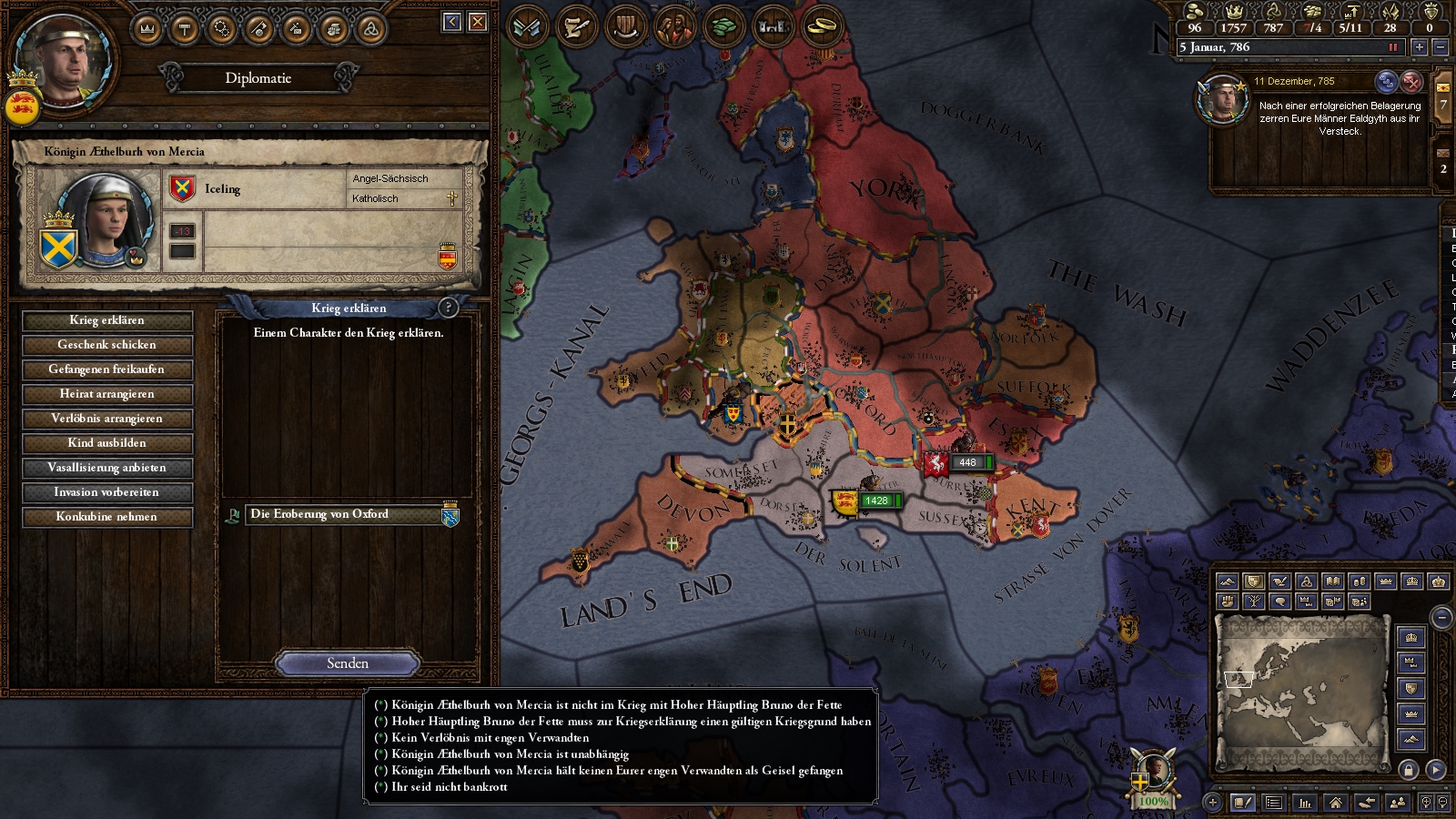Select Kind ausbilden action
Image resolution: width=1456 pixels, height=819 pixels.
coord(106,443)
